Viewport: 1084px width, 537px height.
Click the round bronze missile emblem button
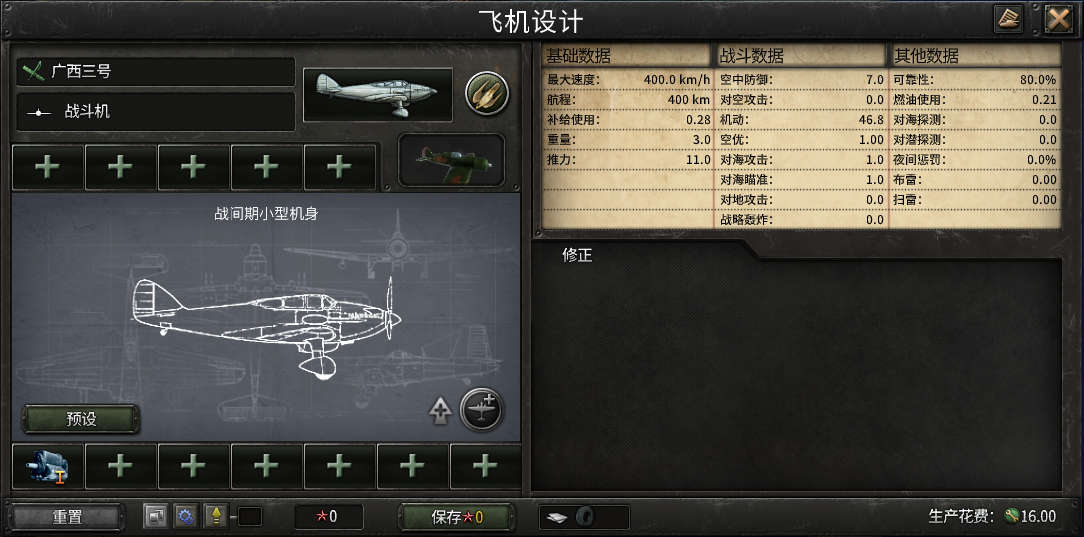click(x=487, y=94)
